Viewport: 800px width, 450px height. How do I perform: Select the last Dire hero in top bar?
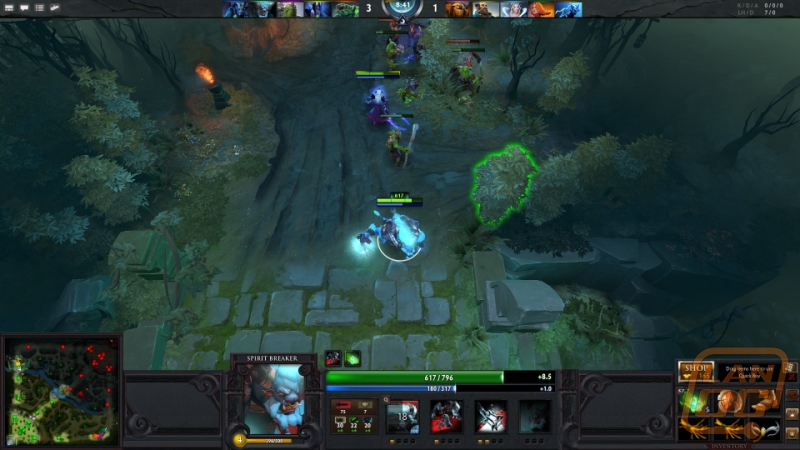click(569, 9)
